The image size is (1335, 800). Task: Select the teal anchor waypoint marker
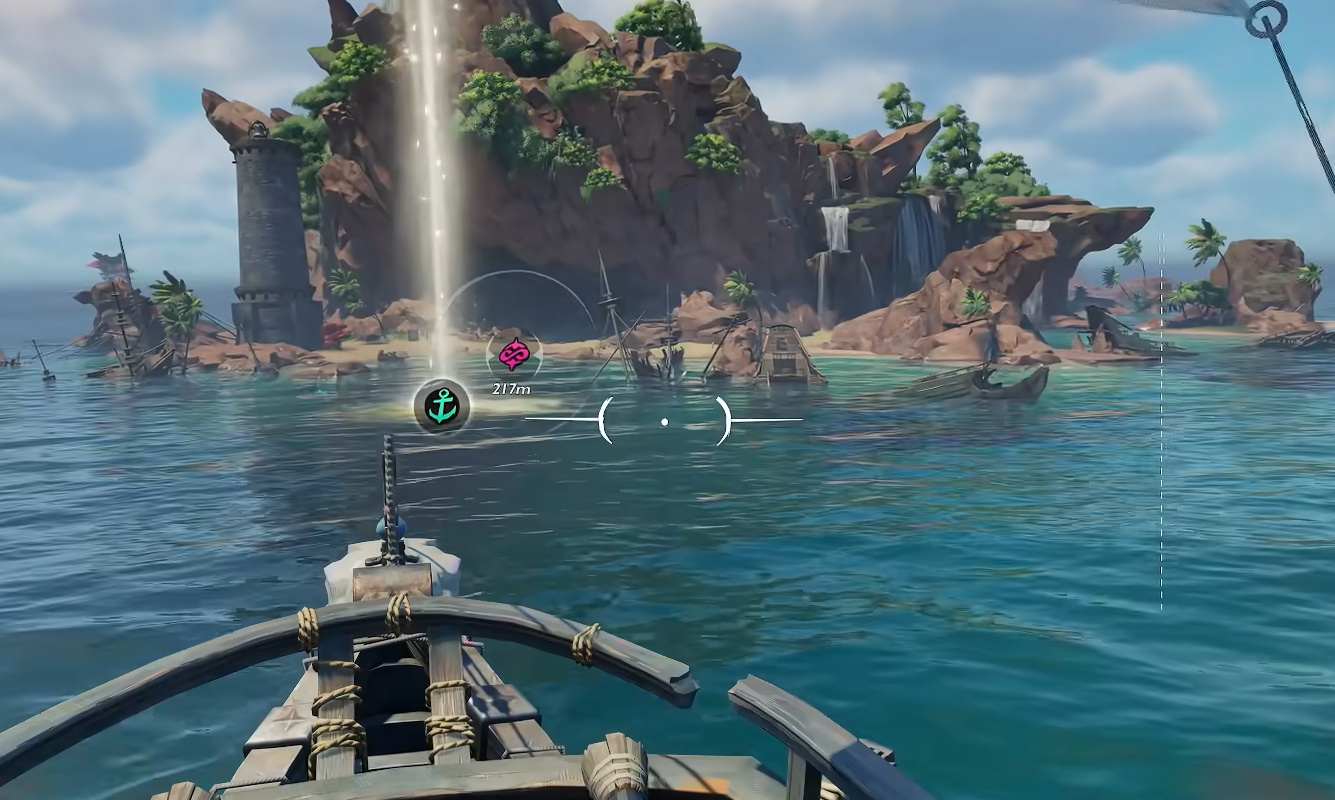pyautogui.click(x=441, y=405)
